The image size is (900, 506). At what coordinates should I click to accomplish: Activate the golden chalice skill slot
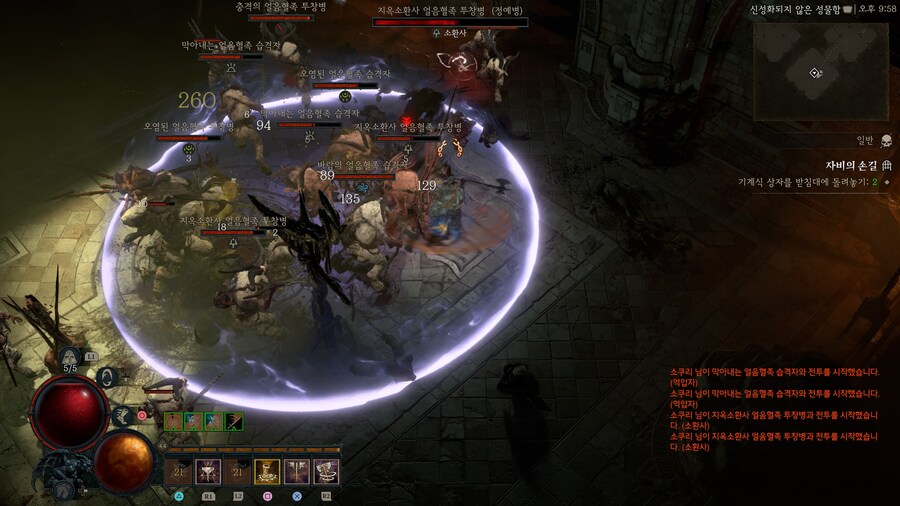click(x=267, y=472)
